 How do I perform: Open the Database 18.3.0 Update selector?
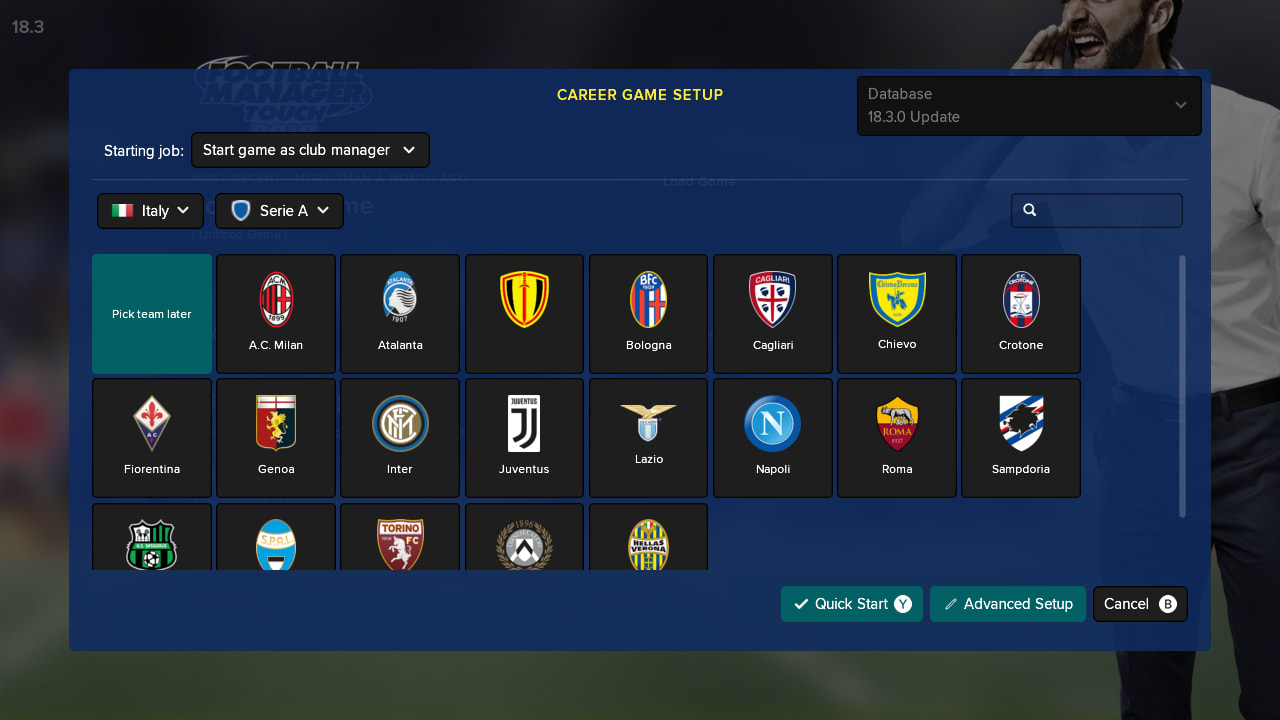[x=1028, y=105]
